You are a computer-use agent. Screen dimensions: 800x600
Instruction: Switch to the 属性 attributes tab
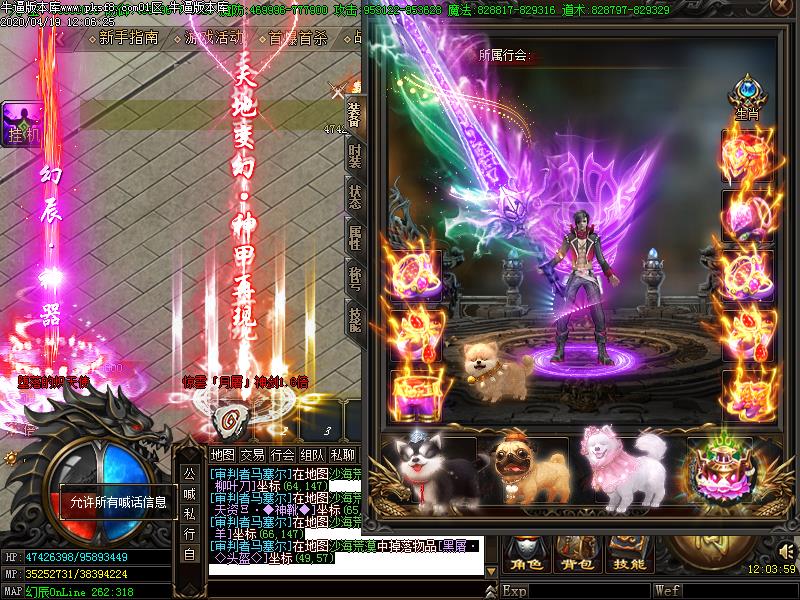click(354, 237)
